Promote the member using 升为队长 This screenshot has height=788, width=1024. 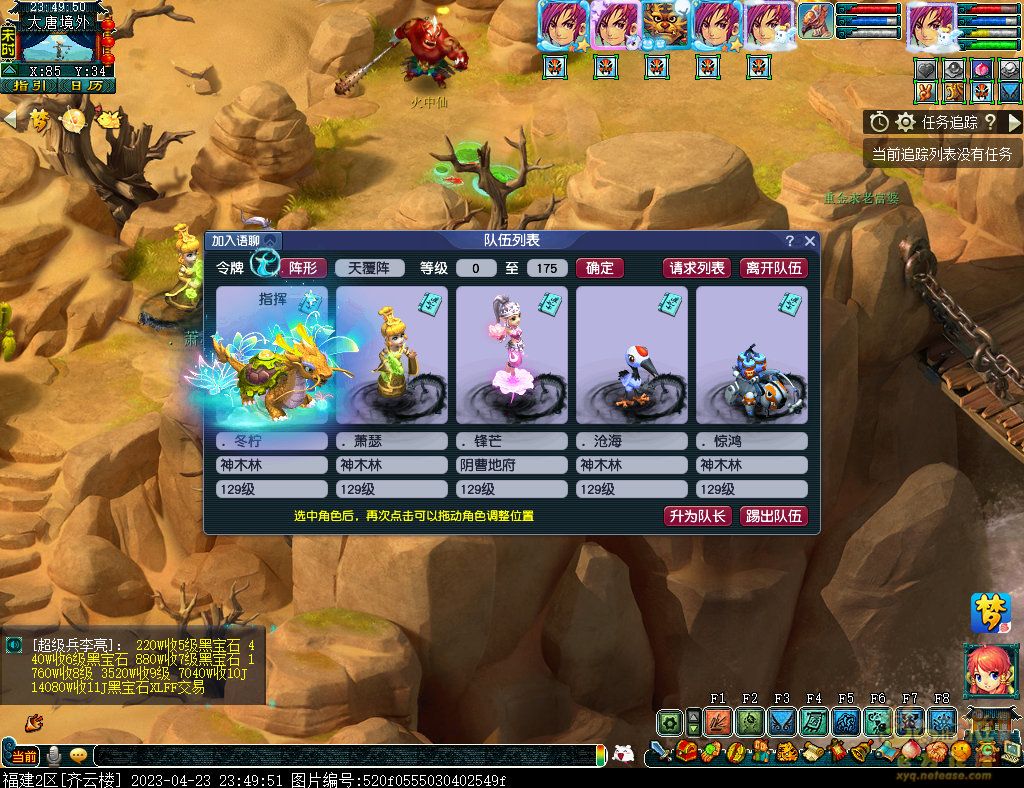pos(697,516)
